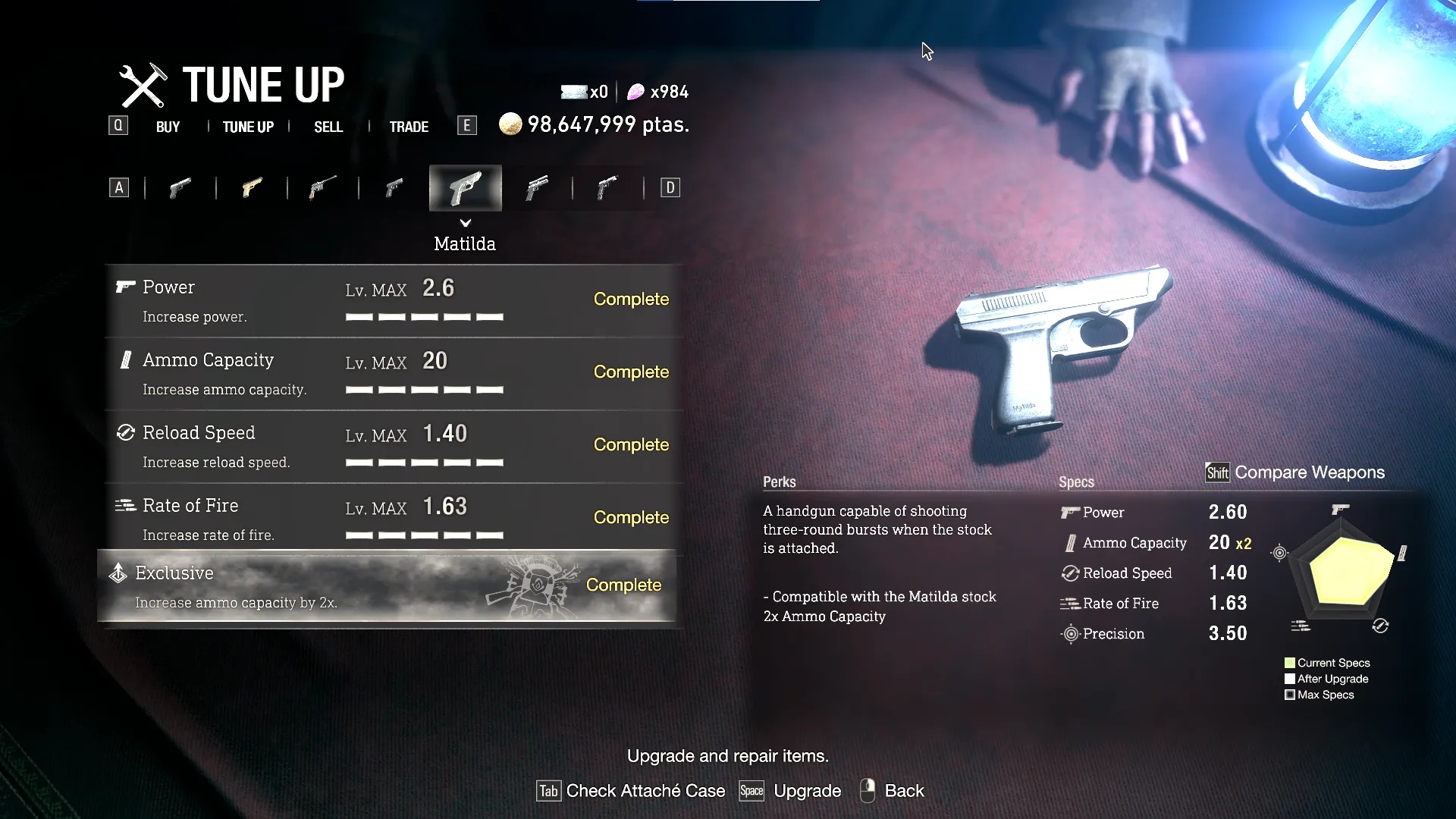Screen dimensions: 1456x819
Task: Choose the tan-colored handgun icon
Action: pyautogui.click(x=252, y=187)
